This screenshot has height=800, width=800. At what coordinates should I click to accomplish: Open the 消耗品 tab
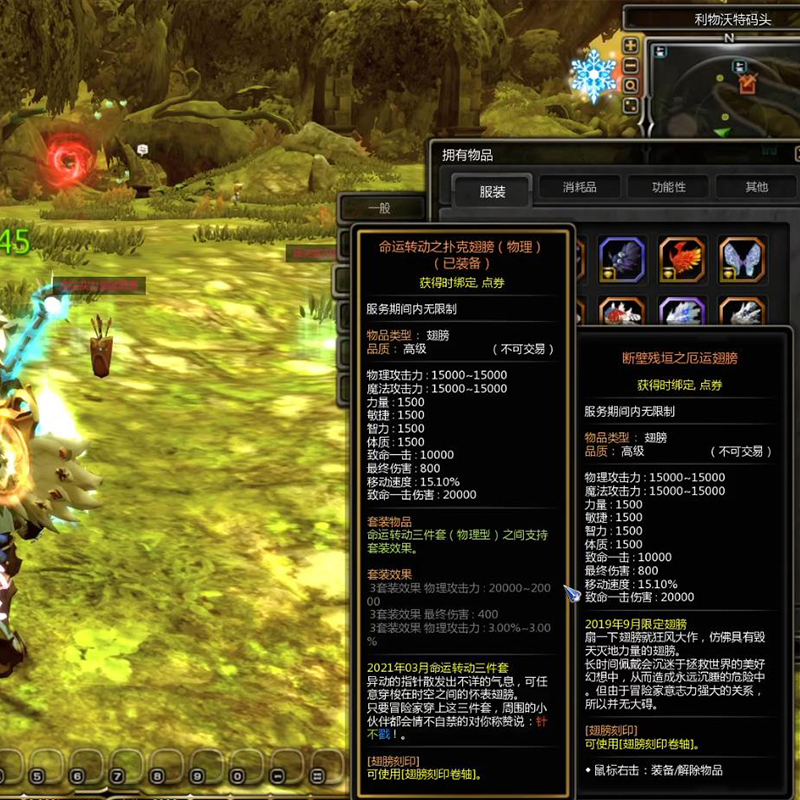[x=580, y=187]
